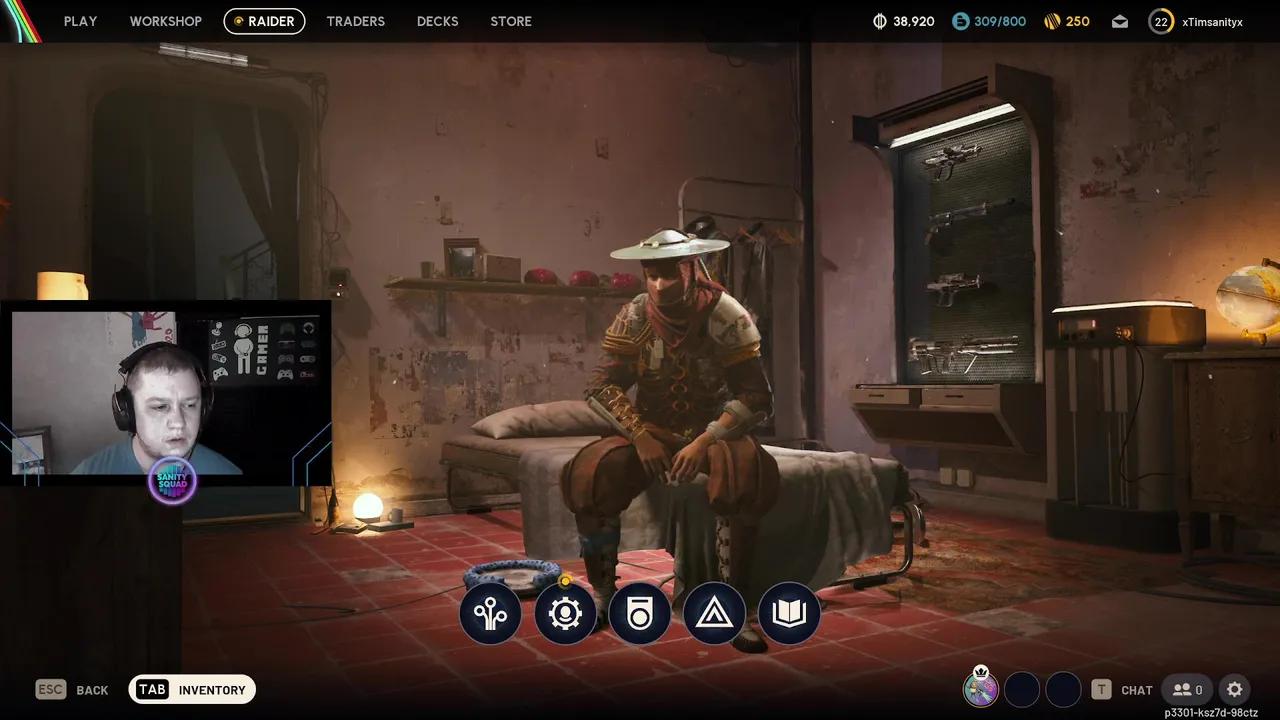Screen dimensions: 1280x720
Task: Open the DECKS menu
Action: (437, 21)
